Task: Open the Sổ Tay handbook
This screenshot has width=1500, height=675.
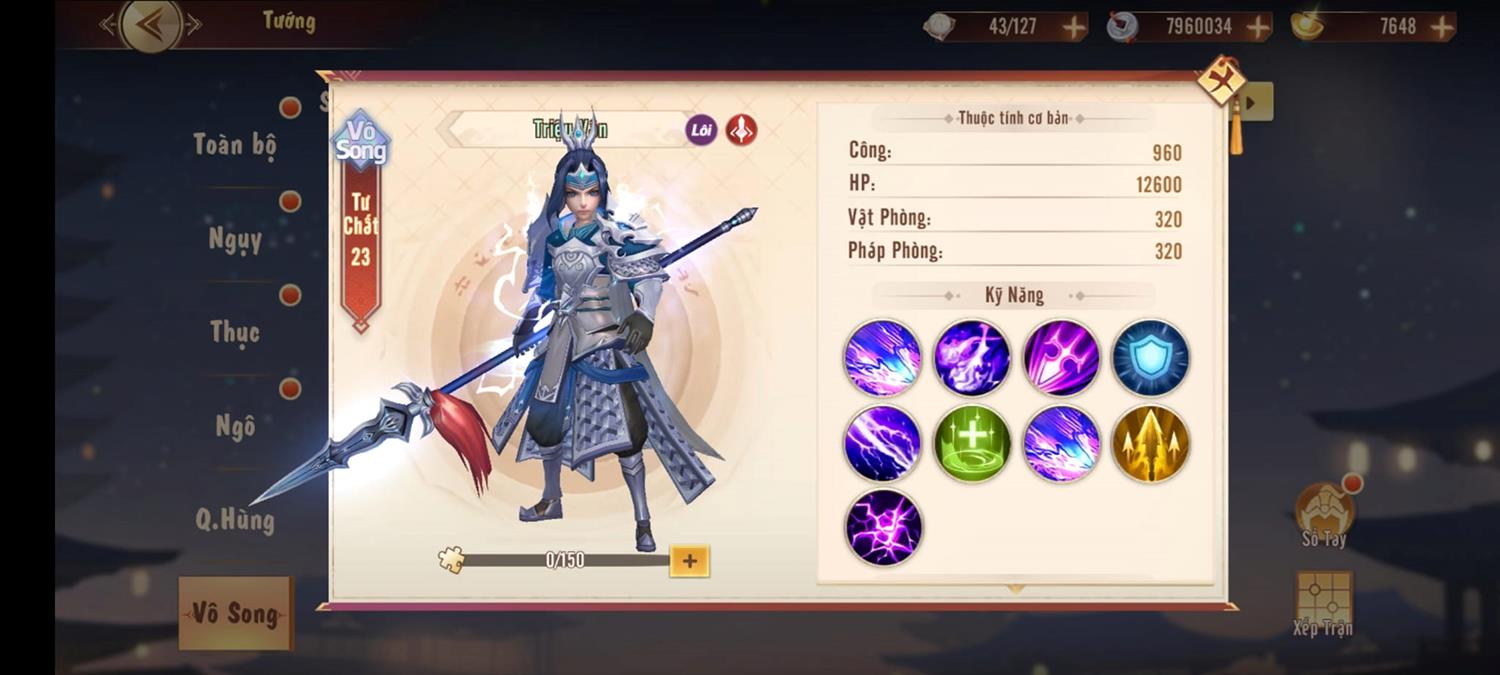Action: tap(1324, 515)
